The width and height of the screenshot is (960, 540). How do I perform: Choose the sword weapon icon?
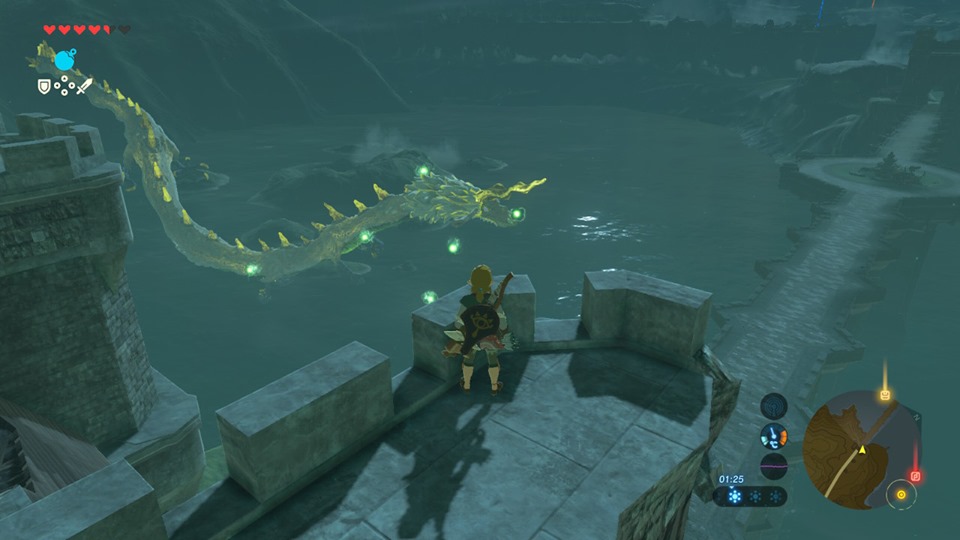click(x=84, y=87)
